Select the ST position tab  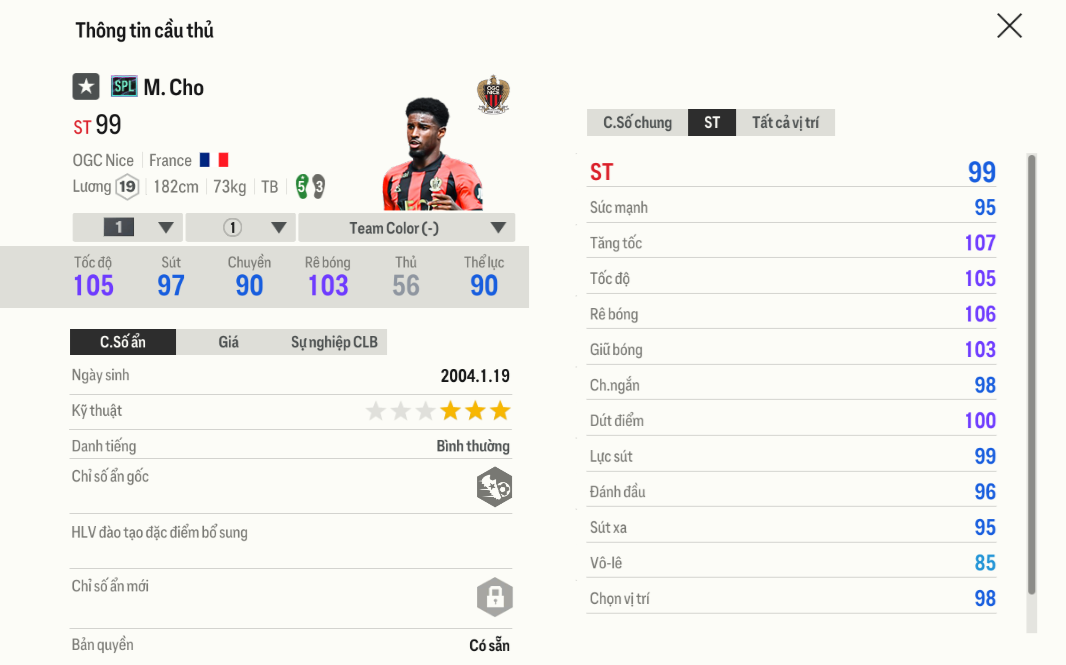712,123
